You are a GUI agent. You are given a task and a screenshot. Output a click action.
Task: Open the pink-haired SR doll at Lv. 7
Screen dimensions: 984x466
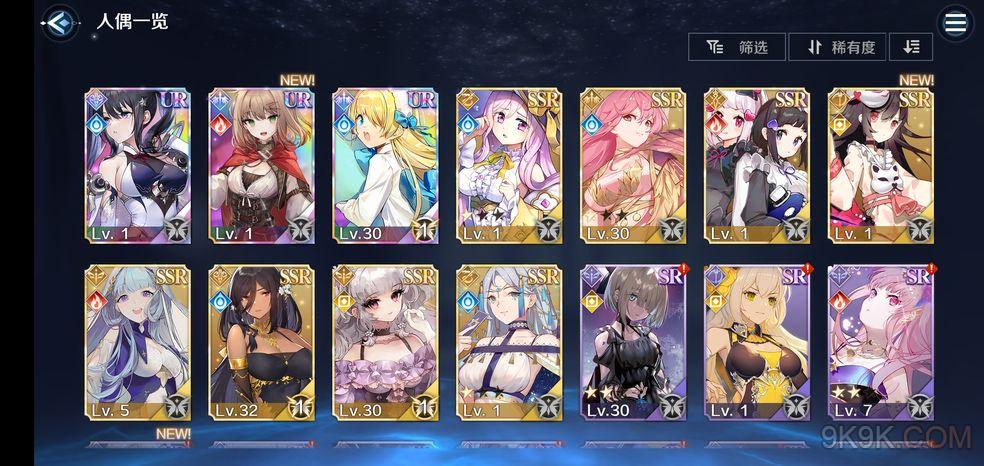(881, 342)
